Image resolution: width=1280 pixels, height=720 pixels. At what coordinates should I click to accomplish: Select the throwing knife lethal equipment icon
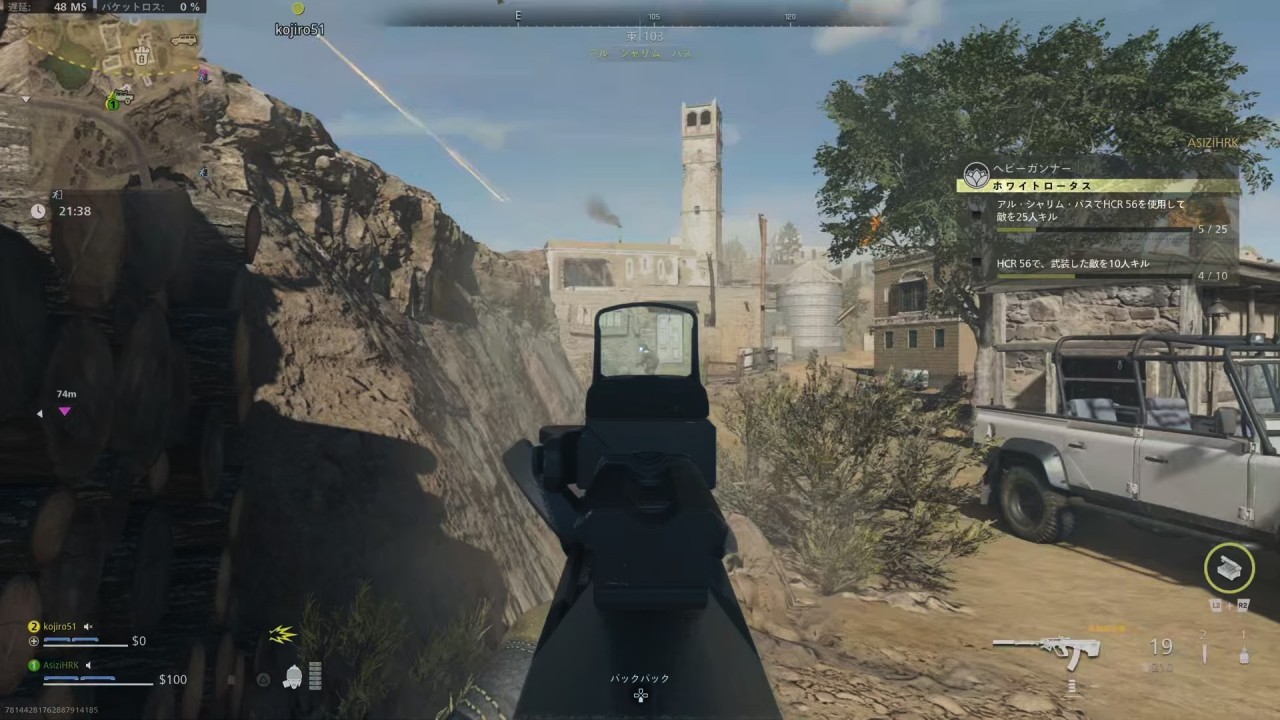[x=1204, y=651]
